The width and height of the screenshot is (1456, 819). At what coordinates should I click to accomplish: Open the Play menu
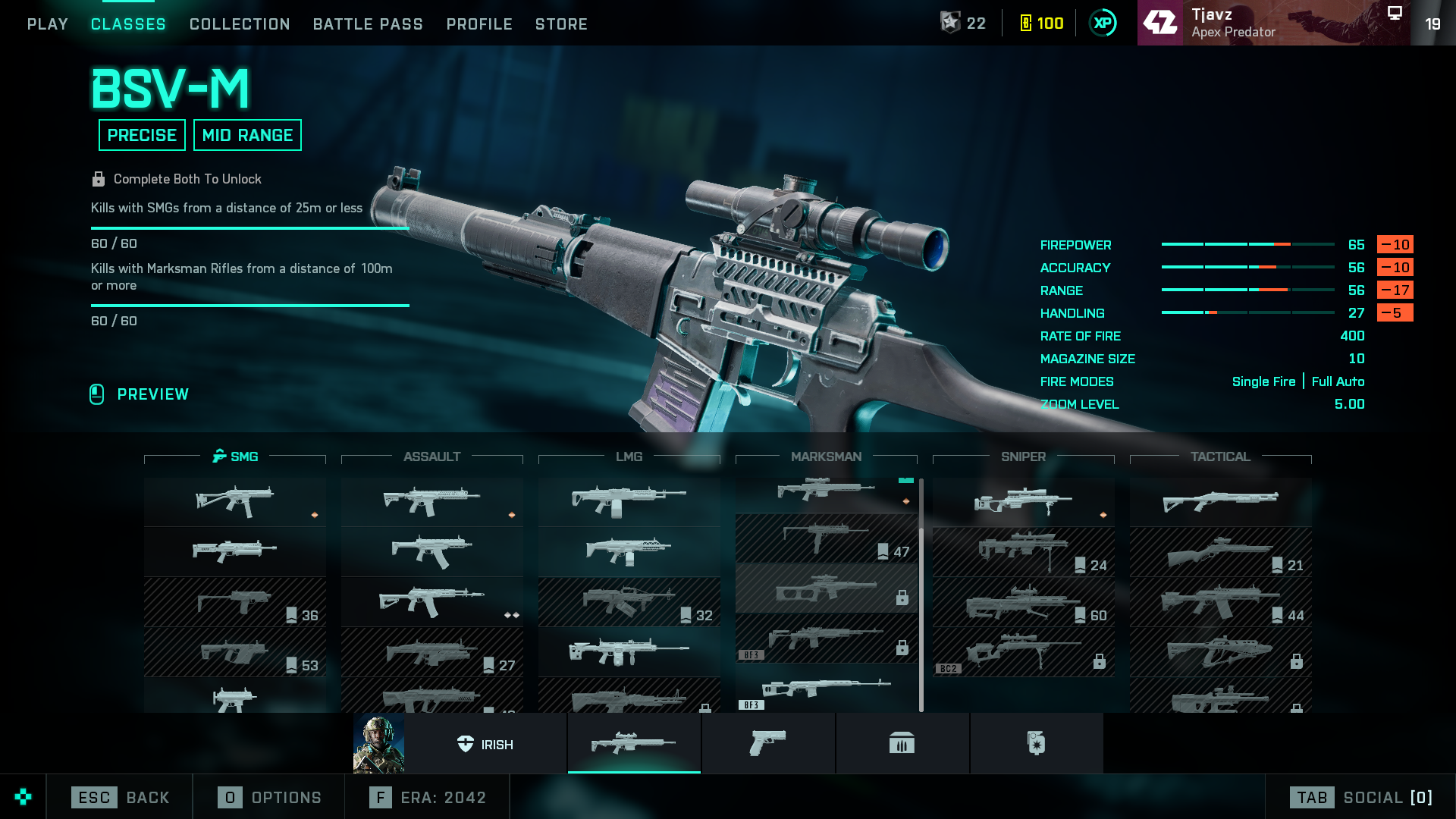48,24
